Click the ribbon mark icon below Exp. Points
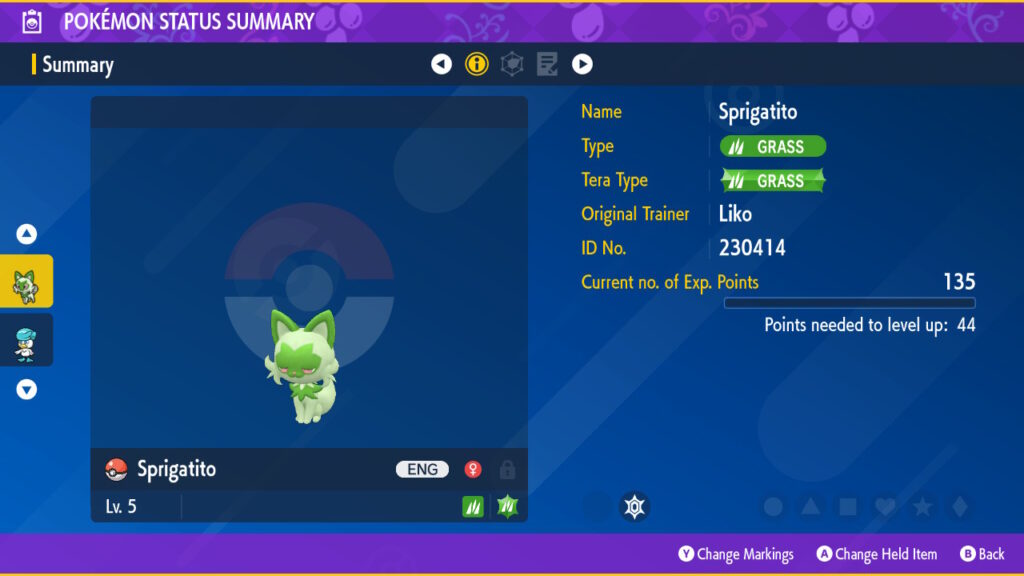Image resolution: width=1024 pixels, height=576 pixels. (x=634, y=507)
